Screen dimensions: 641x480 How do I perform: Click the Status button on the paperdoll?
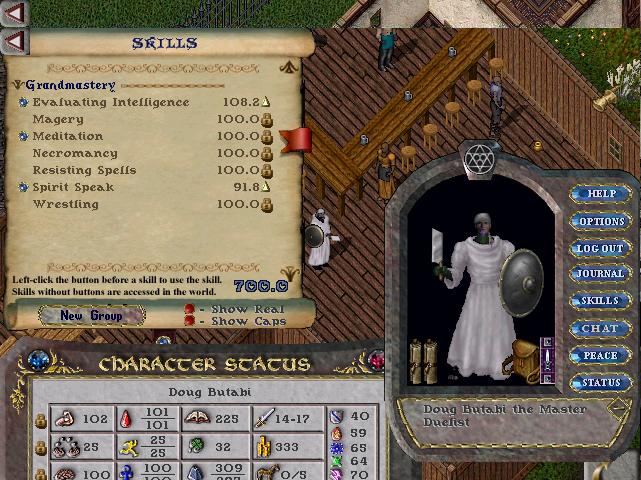click(x=601, y=382)
